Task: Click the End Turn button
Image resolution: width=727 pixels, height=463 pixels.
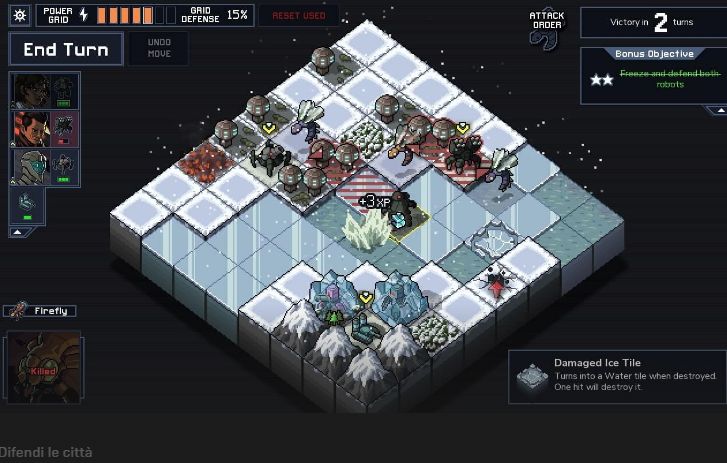Action: (x=66, y=49)
